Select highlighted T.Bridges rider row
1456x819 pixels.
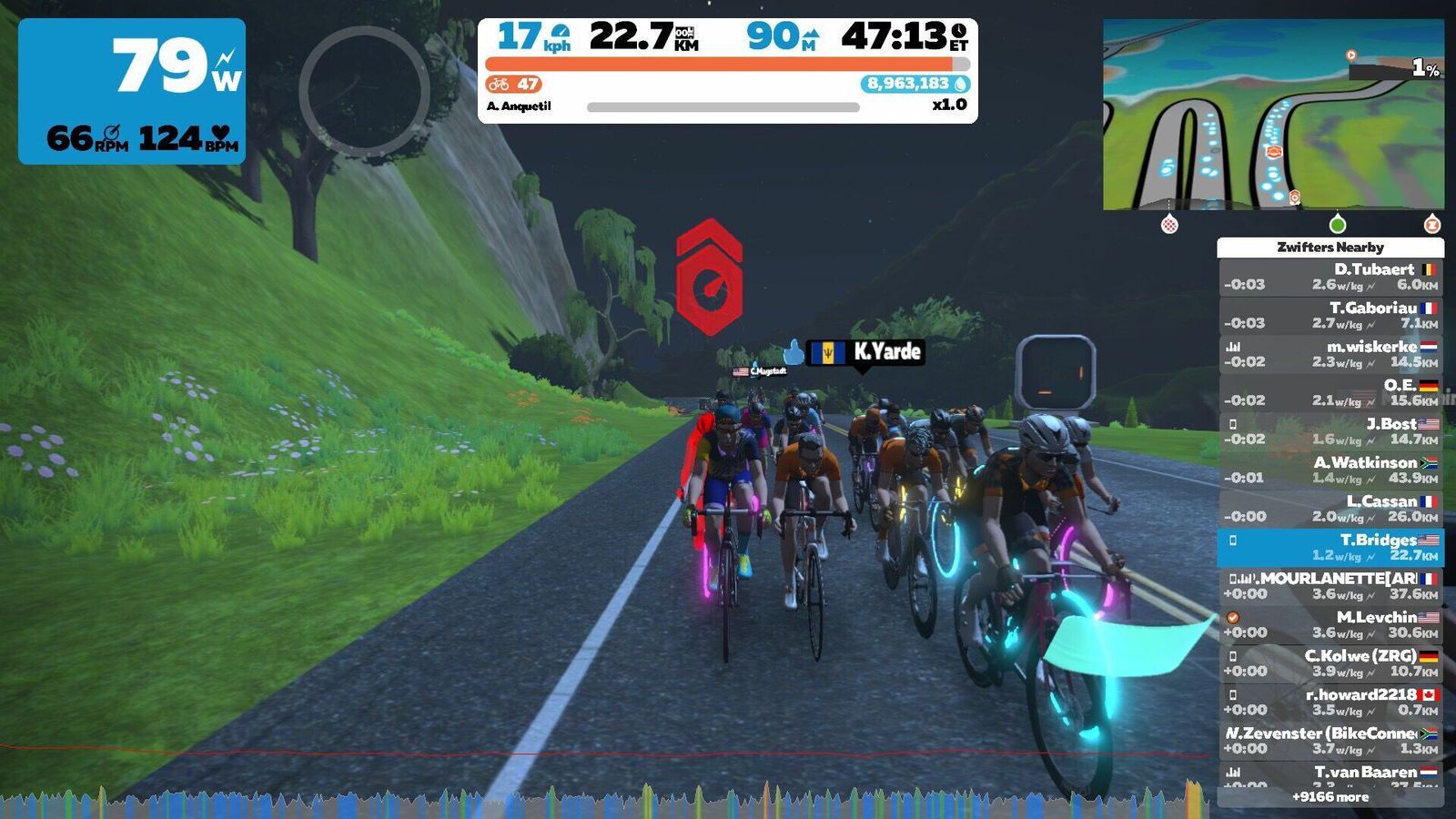pos(1330,548)
